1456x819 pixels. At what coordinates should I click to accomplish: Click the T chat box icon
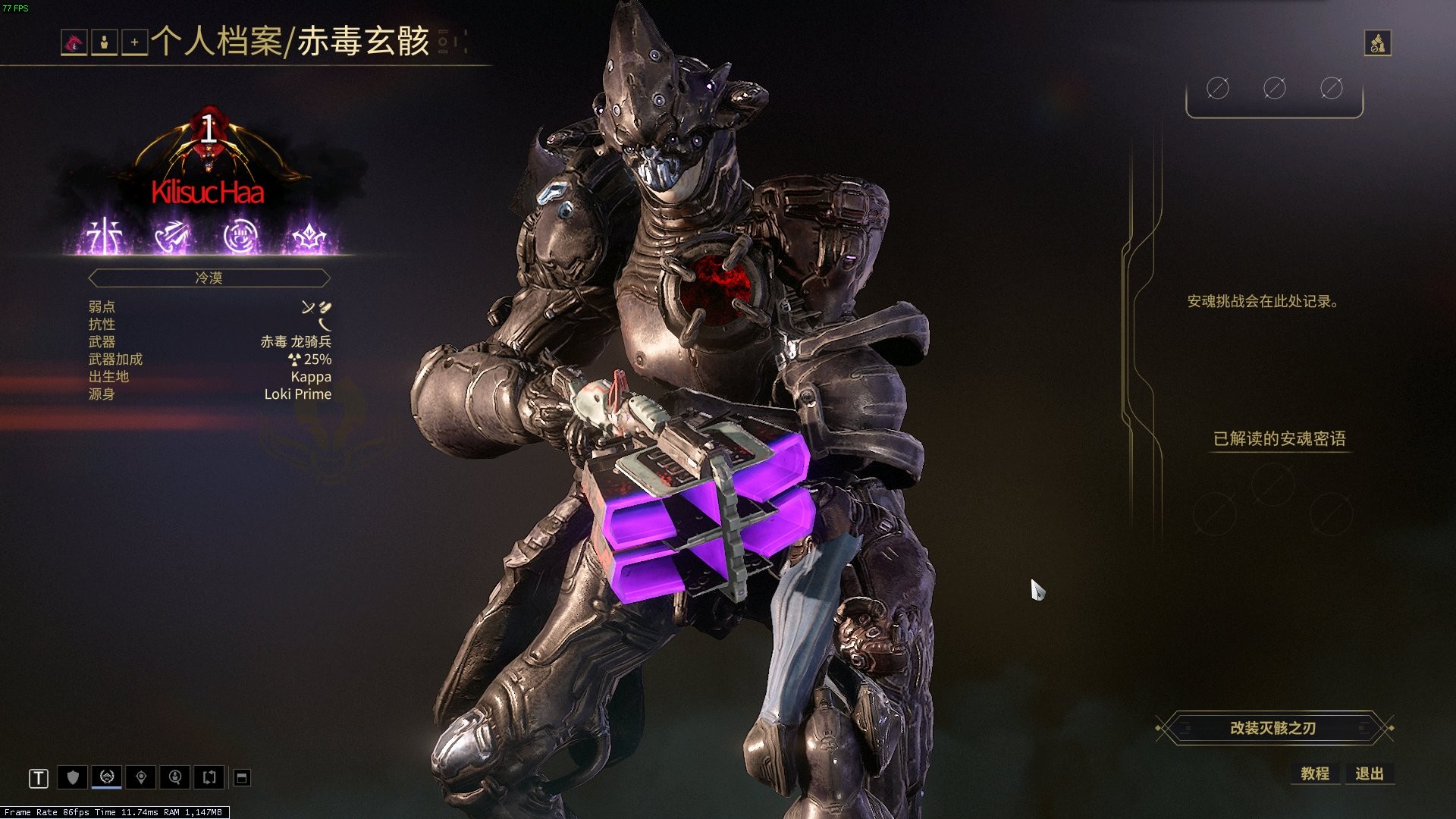(39, 778)
